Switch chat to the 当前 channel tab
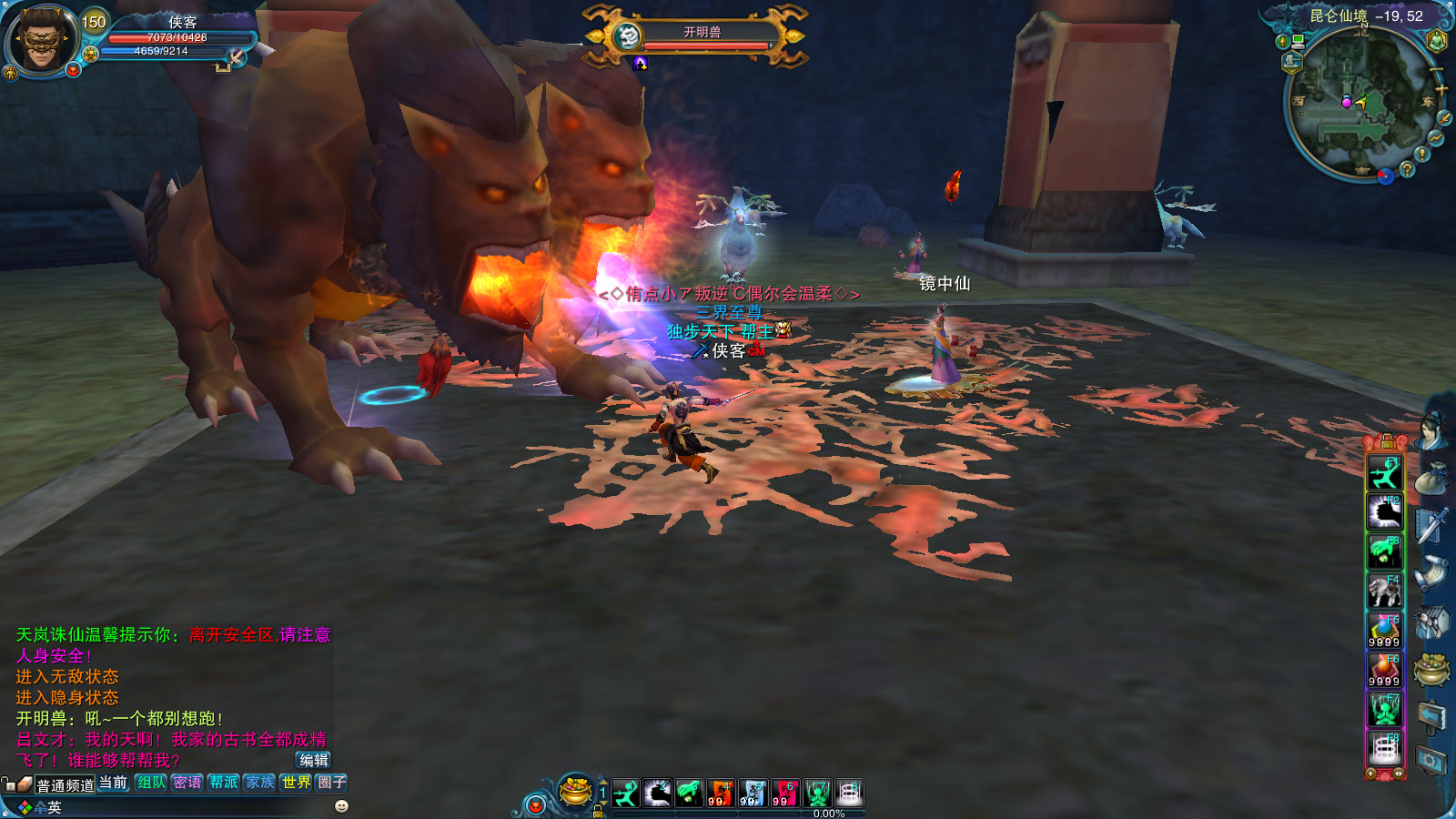The height and width of the screenshot is (819, 1456). coord(114,783)
